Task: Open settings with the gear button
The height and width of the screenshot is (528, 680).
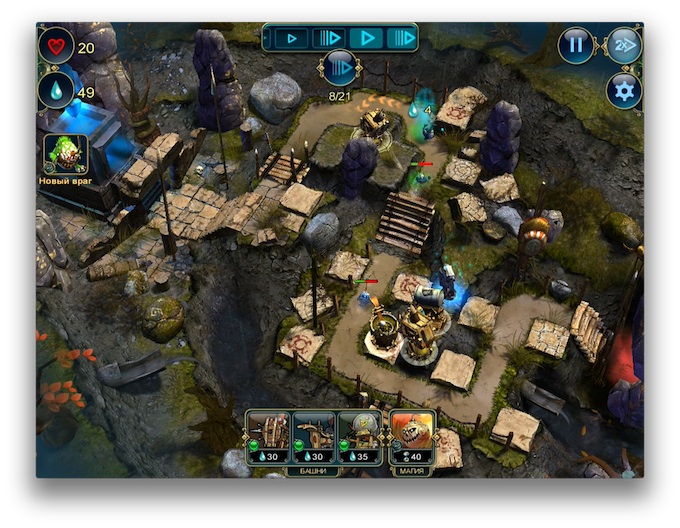Action: 624,91
